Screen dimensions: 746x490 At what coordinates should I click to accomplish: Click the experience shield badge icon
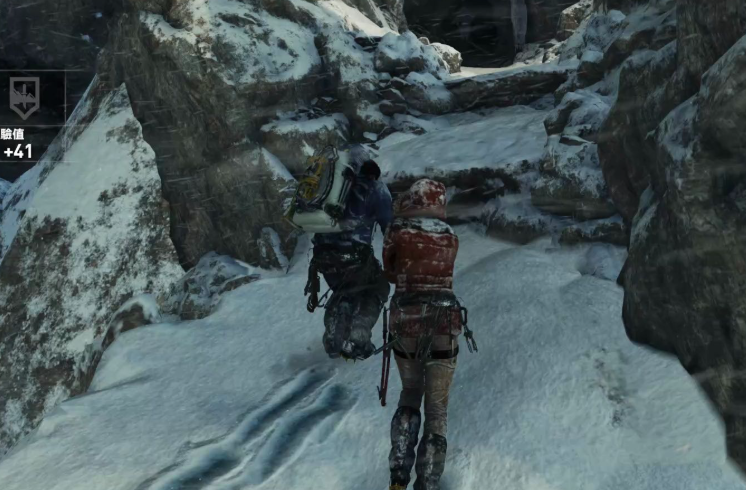pyautogui.click(x=24, y=97)
